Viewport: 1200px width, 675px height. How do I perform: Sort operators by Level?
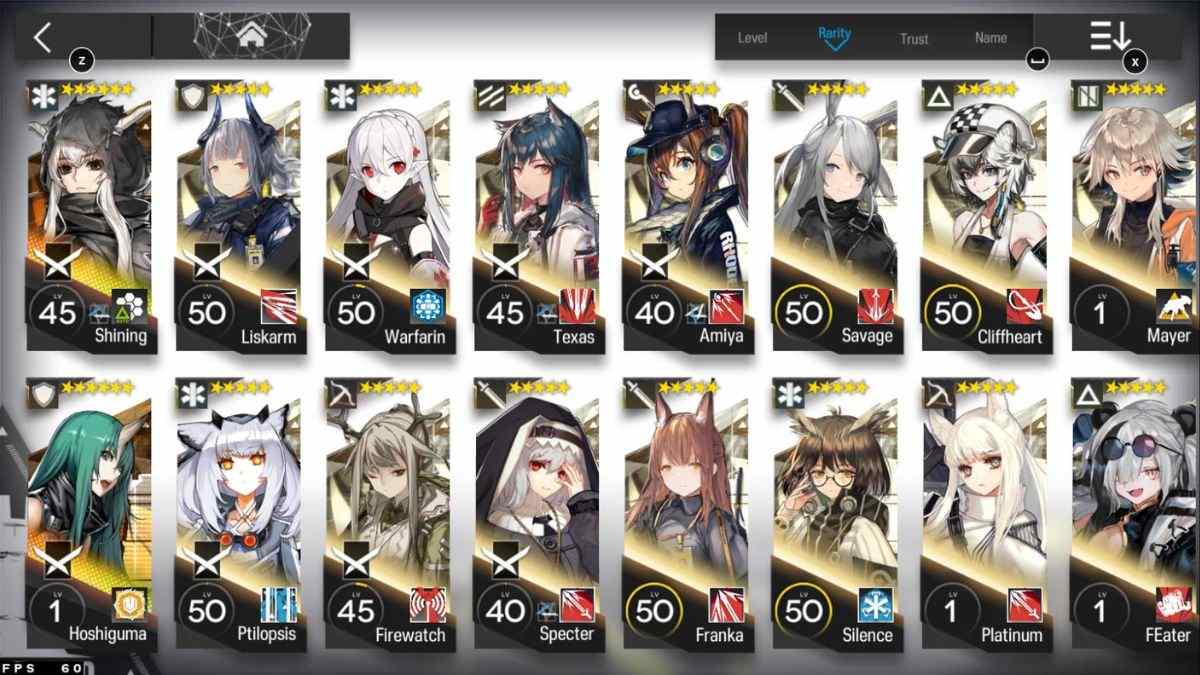click(752, 38)
